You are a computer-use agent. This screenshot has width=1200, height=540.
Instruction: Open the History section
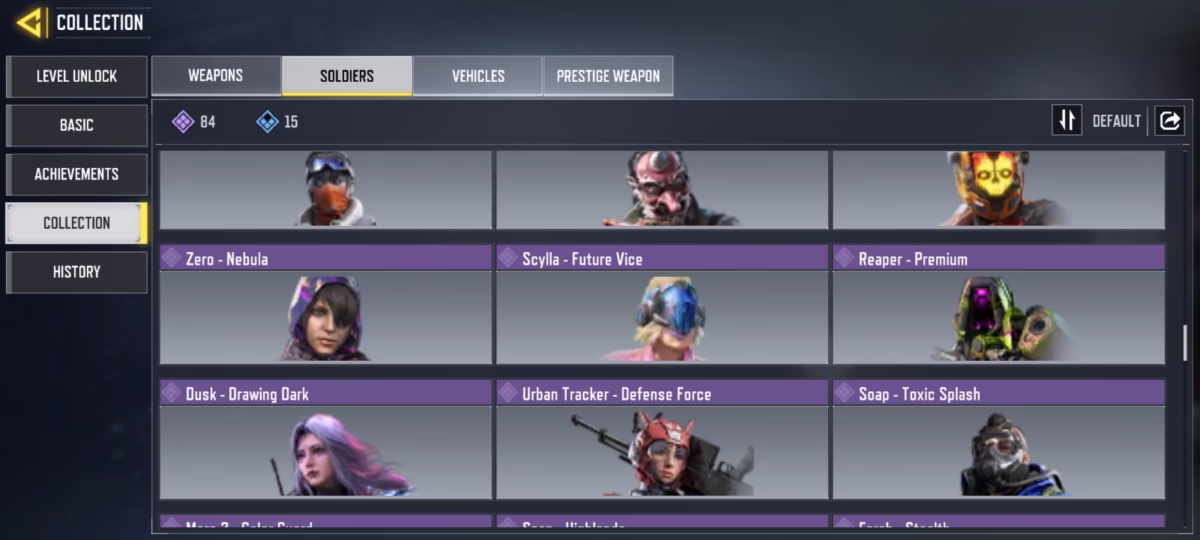tap(77, 272)
